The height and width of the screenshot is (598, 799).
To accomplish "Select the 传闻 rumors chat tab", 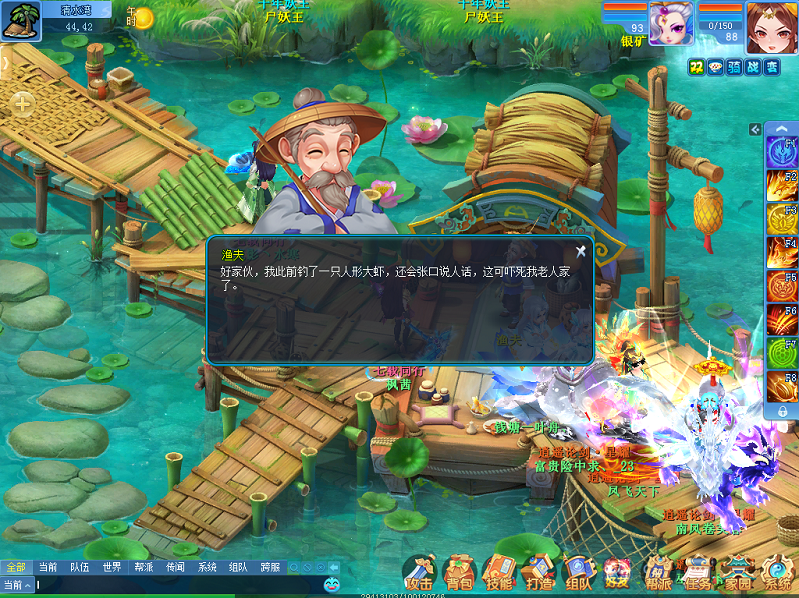I will (x=175, y=567).
